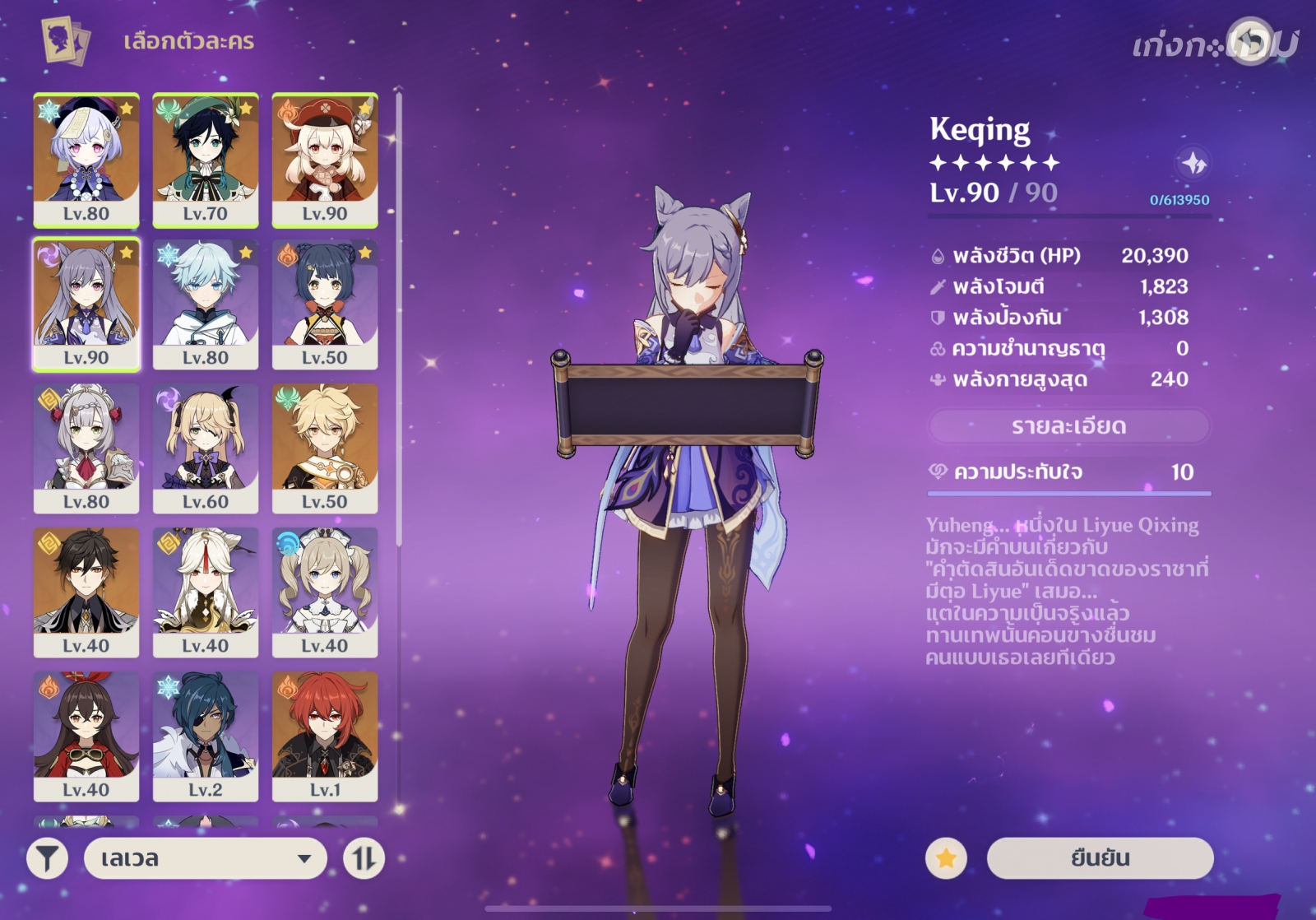This screenshot has height=920, width=1316.
Task: Choose Diluc's Lv.1 character card
Action: pos(325,736)
